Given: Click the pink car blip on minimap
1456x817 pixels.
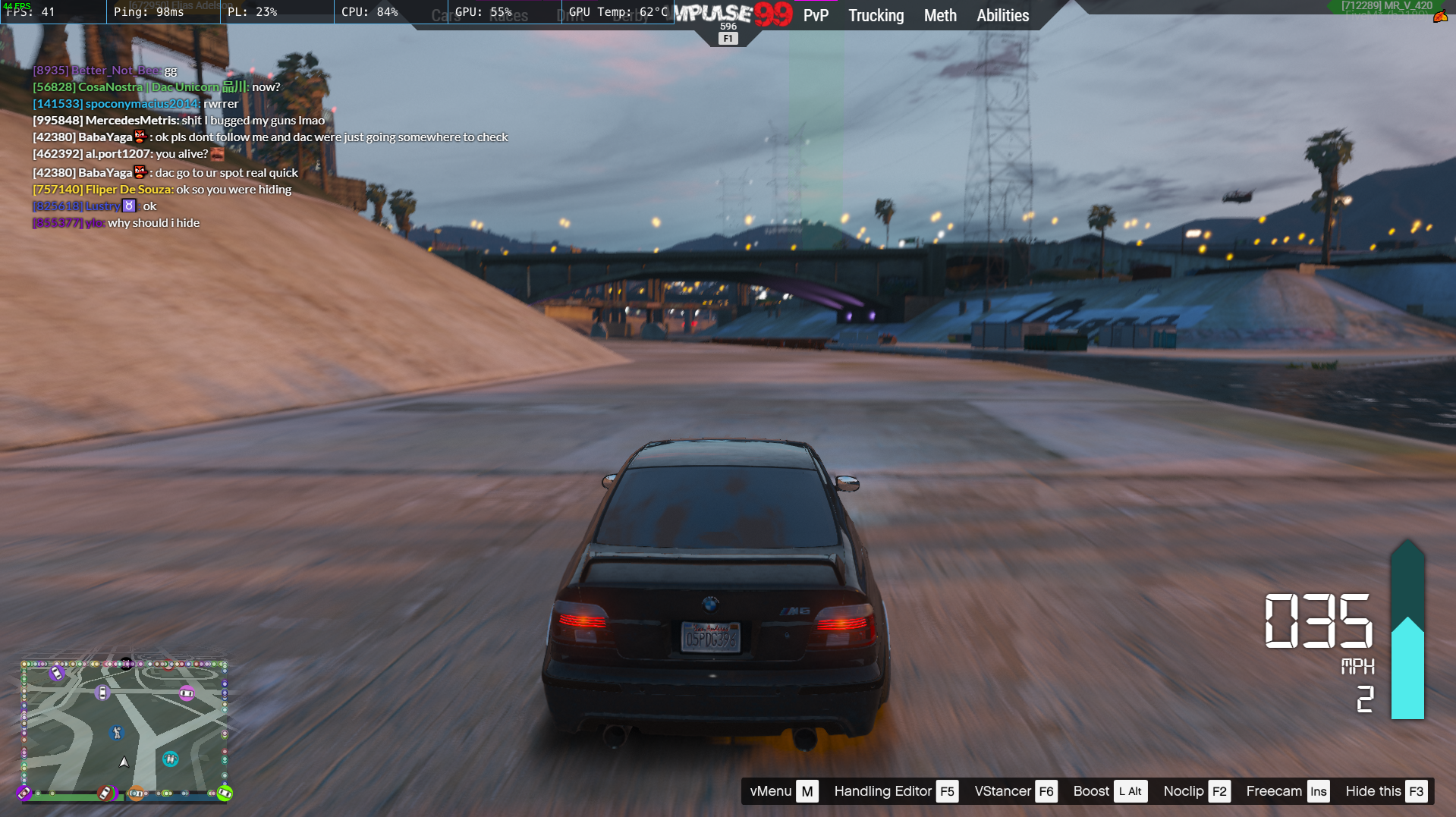Looking at the screenshot, I should point(187,693).
